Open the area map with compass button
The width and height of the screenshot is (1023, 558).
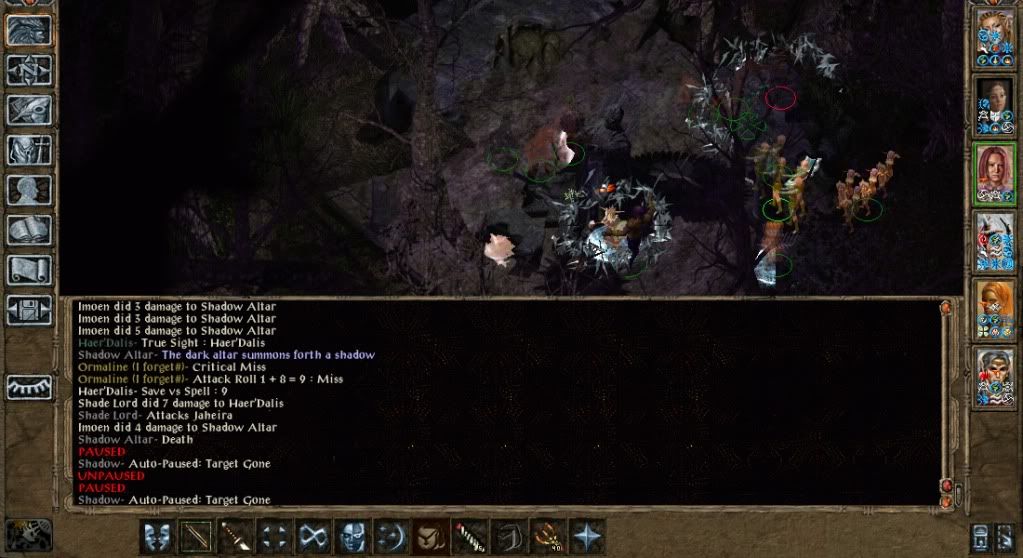[30, 69]
